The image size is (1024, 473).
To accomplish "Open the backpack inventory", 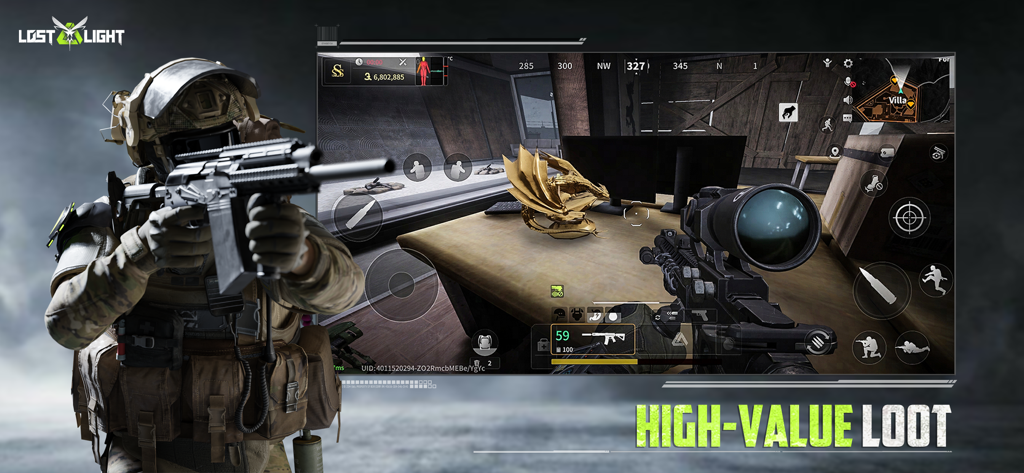I will point(485,344).
